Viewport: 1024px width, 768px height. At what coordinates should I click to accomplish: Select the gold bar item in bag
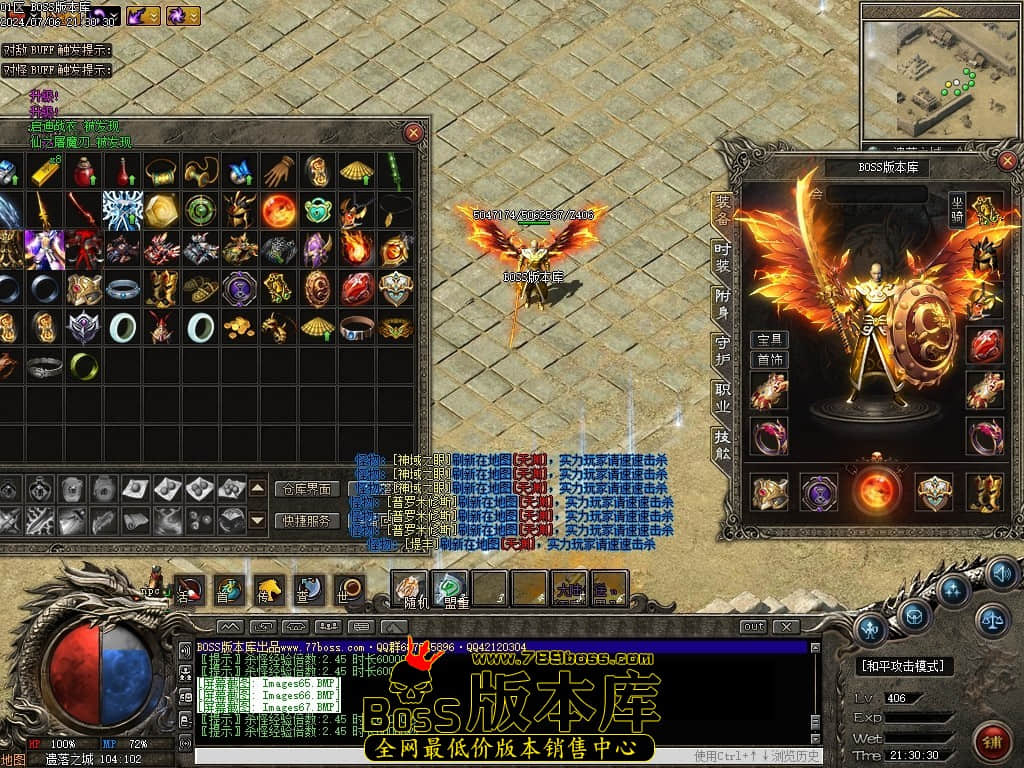pos(44,171)
